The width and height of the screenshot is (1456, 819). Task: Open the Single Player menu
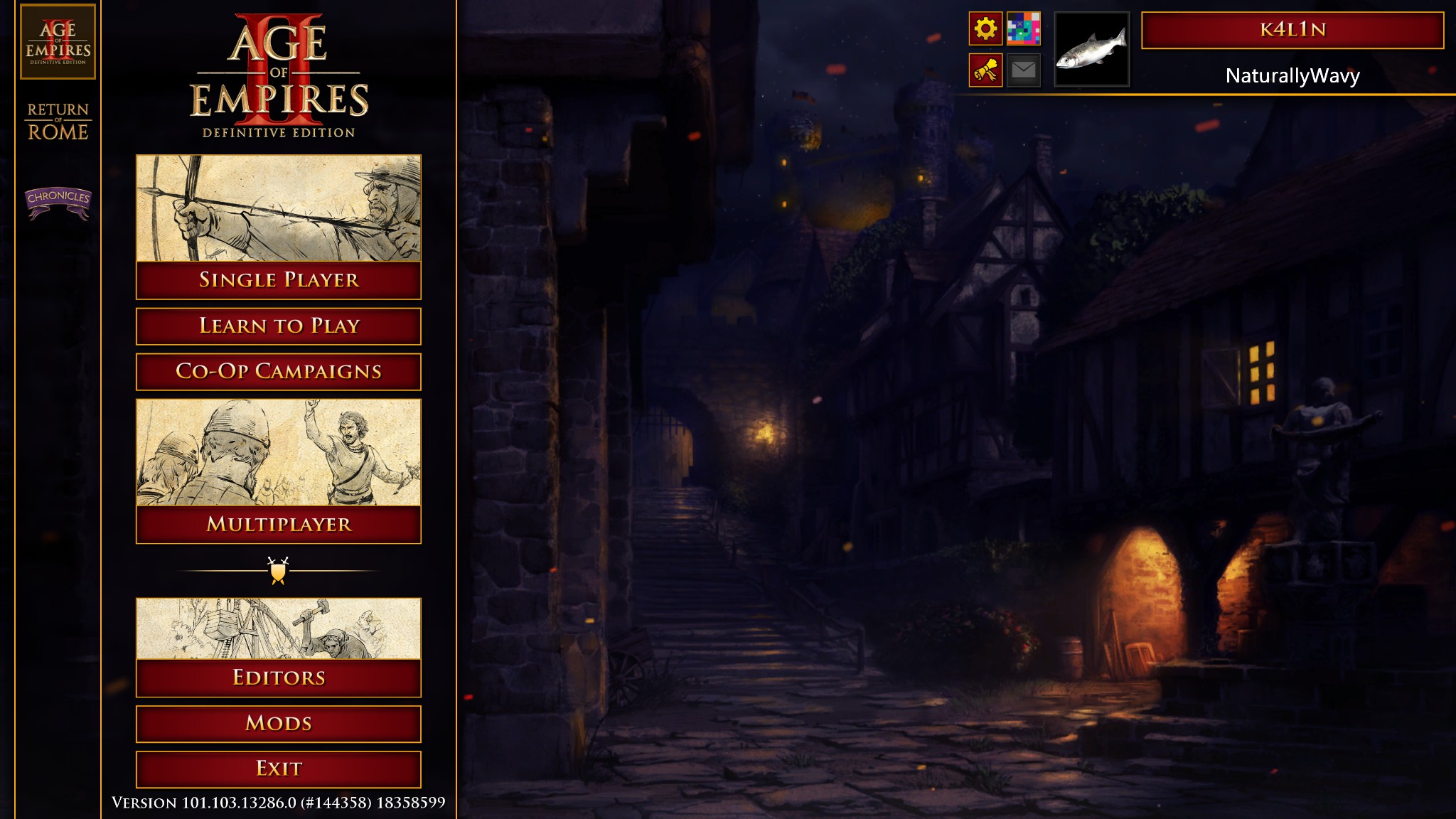(x=279, y=280)
